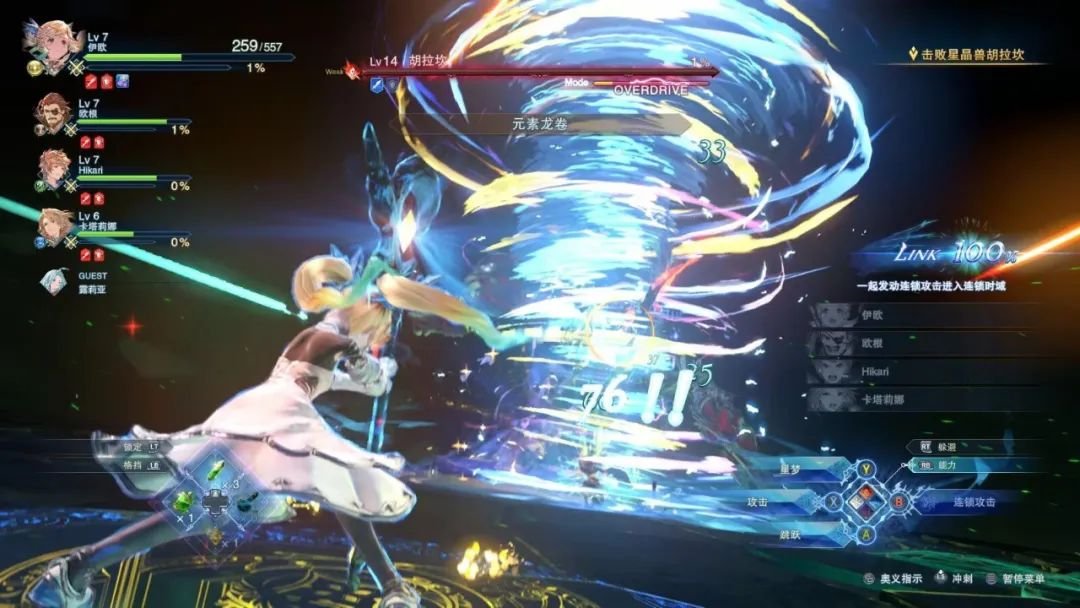The height and width of the screenshot is (608, 1080).
Task: Open the 击败星晶兽胡拉坎 objective tracker
Action: point(964,55)
